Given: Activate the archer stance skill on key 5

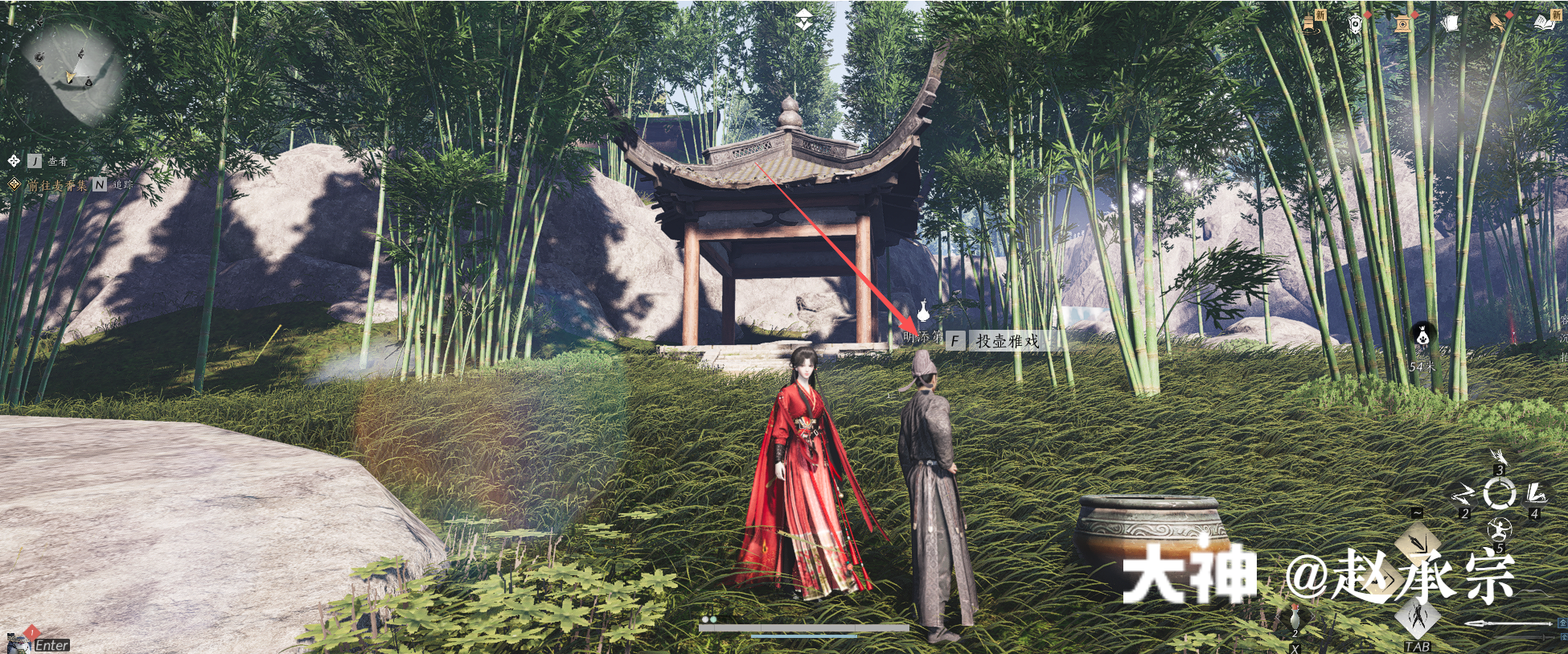Looking at the screenshot, I should (1499, 529).
